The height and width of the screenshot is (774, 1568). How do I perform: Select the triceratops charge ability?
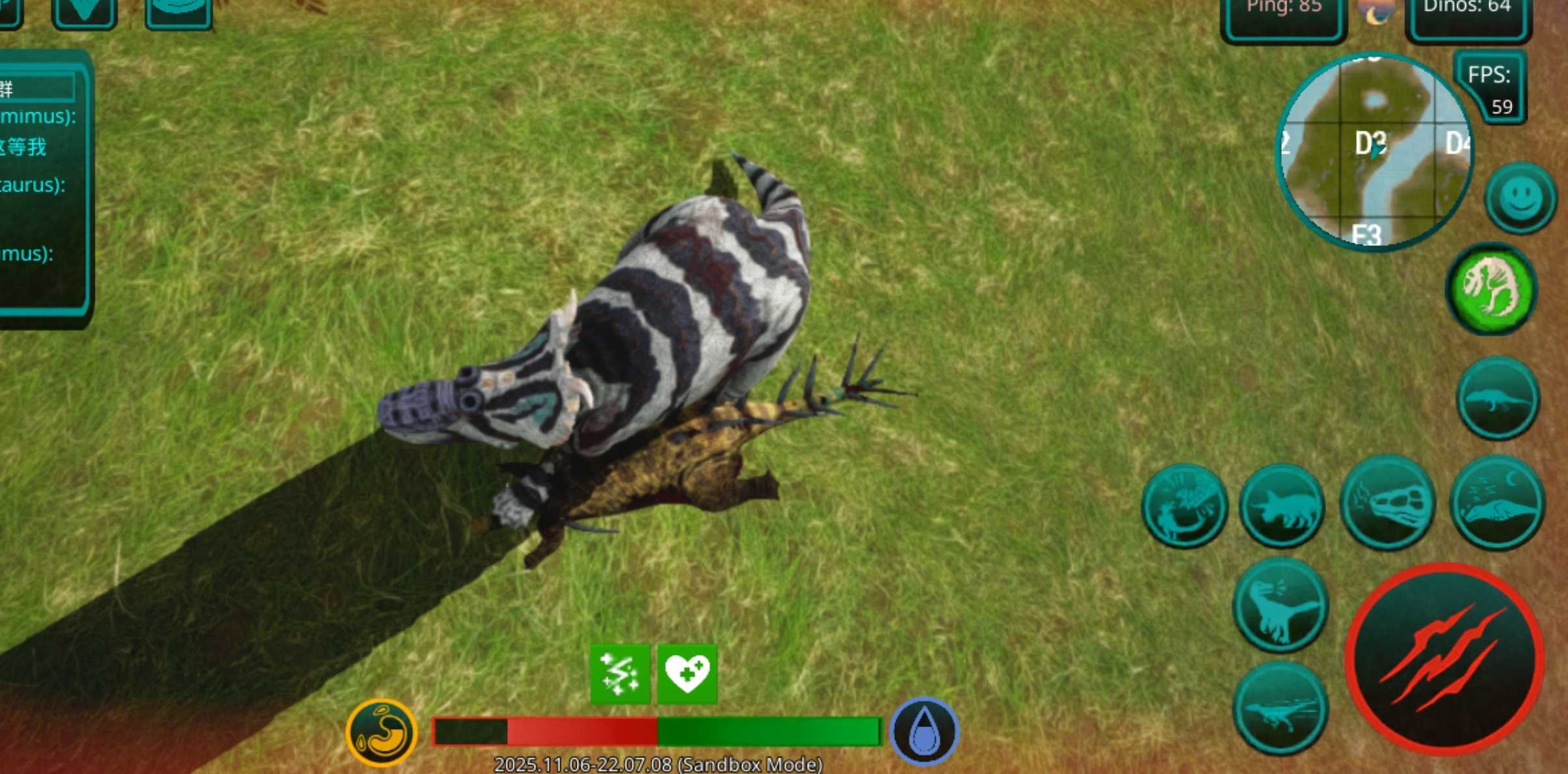pyautogui.click(x=1281, y=505)
